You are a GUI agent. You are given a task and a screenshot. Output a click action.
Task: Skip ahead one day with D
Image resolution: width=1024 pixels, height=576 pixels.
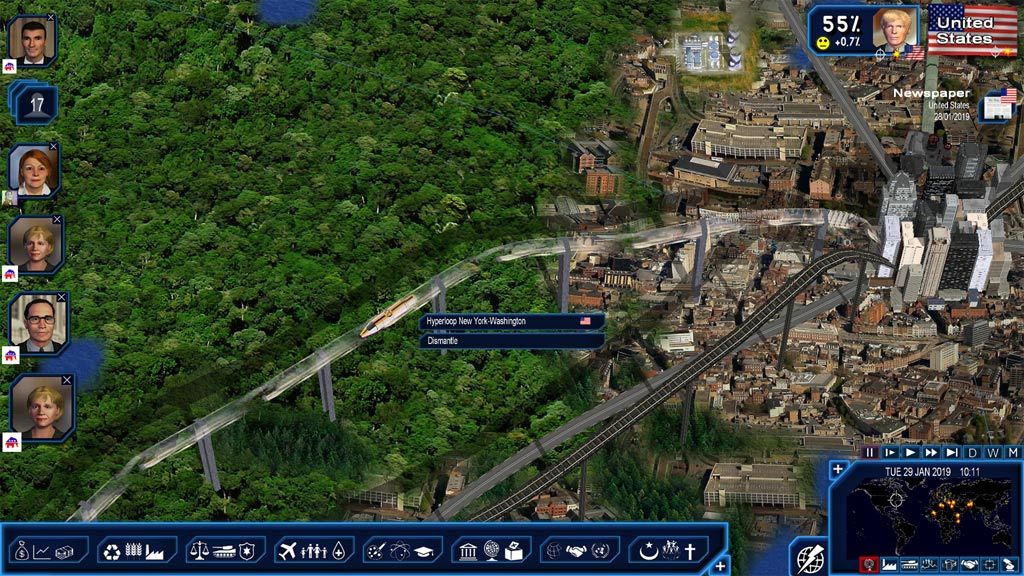coord(972,452)
